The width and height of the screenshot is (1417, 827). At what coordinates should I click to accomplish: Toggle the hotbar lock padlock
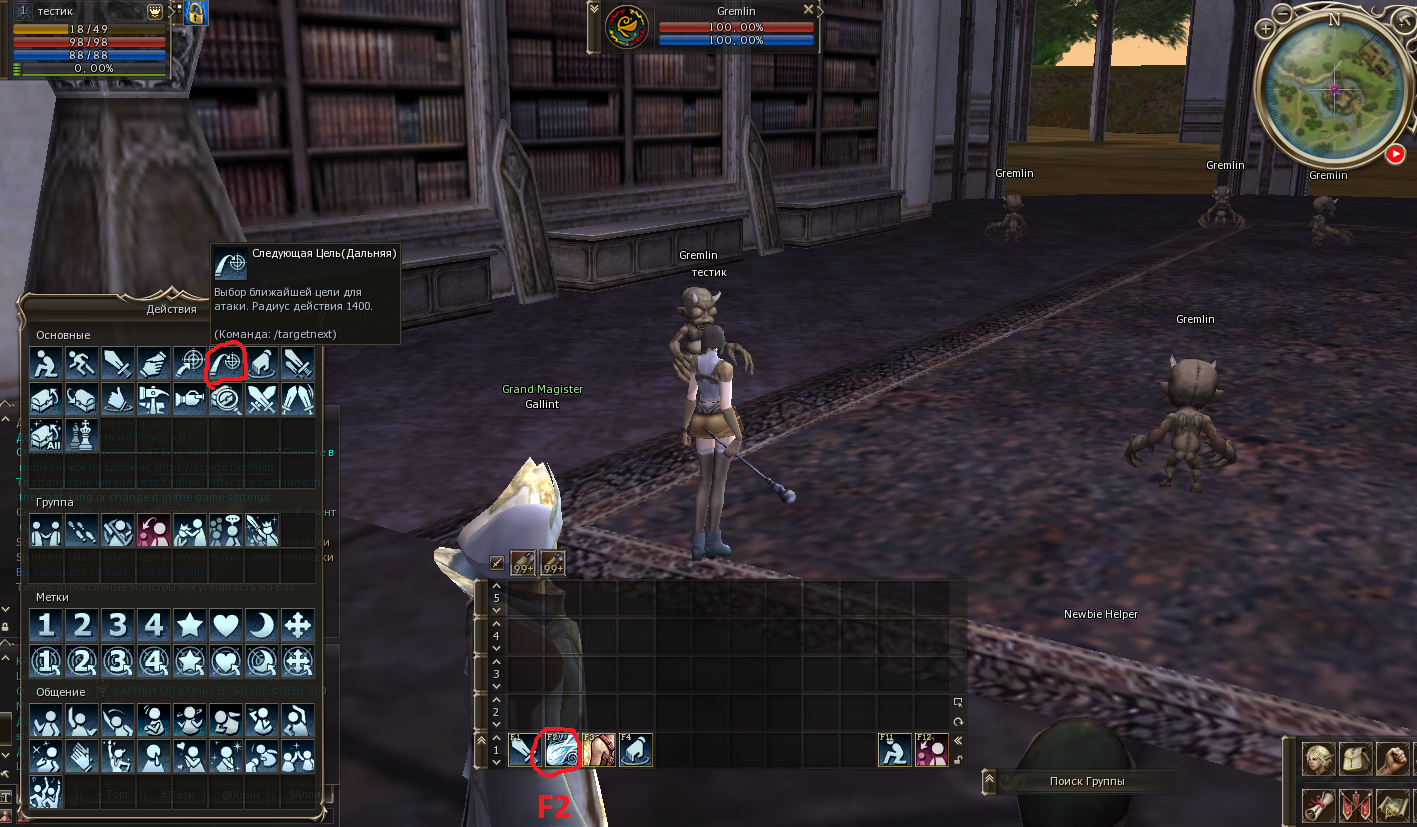pyautogui.click(x=959, y=760)
